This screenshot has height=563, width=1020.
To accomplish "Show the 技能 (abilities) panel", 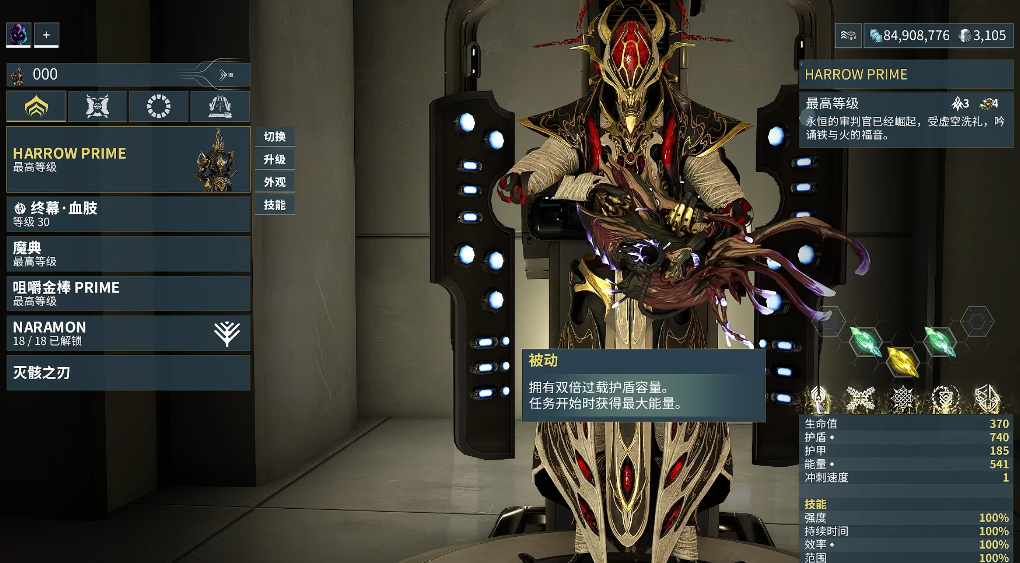I will [x=274, y=205].
